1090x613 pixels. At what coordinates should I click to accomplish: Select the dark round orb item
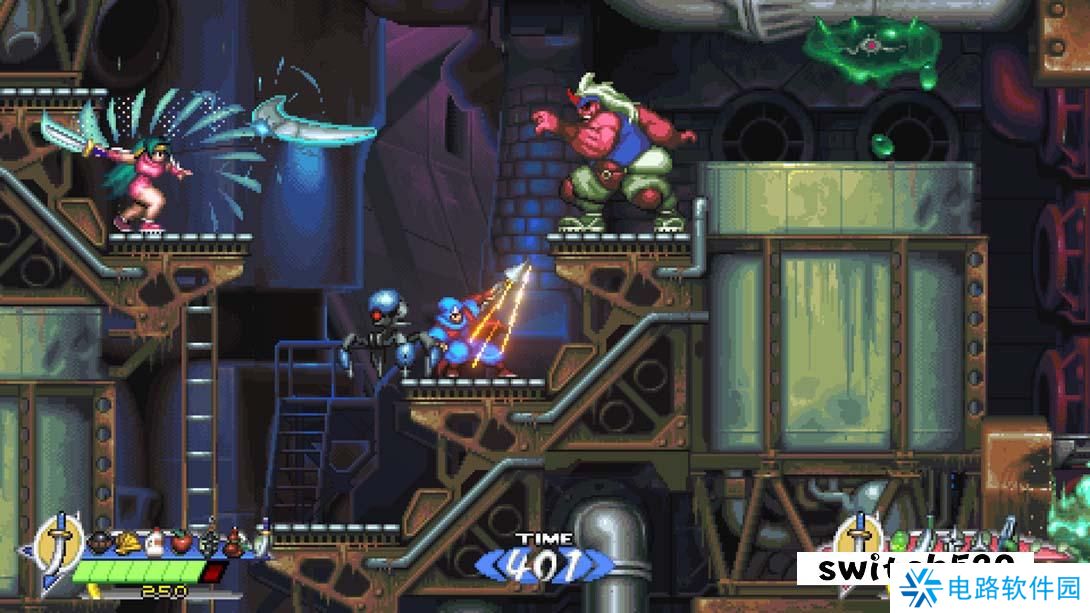[208, 543]
